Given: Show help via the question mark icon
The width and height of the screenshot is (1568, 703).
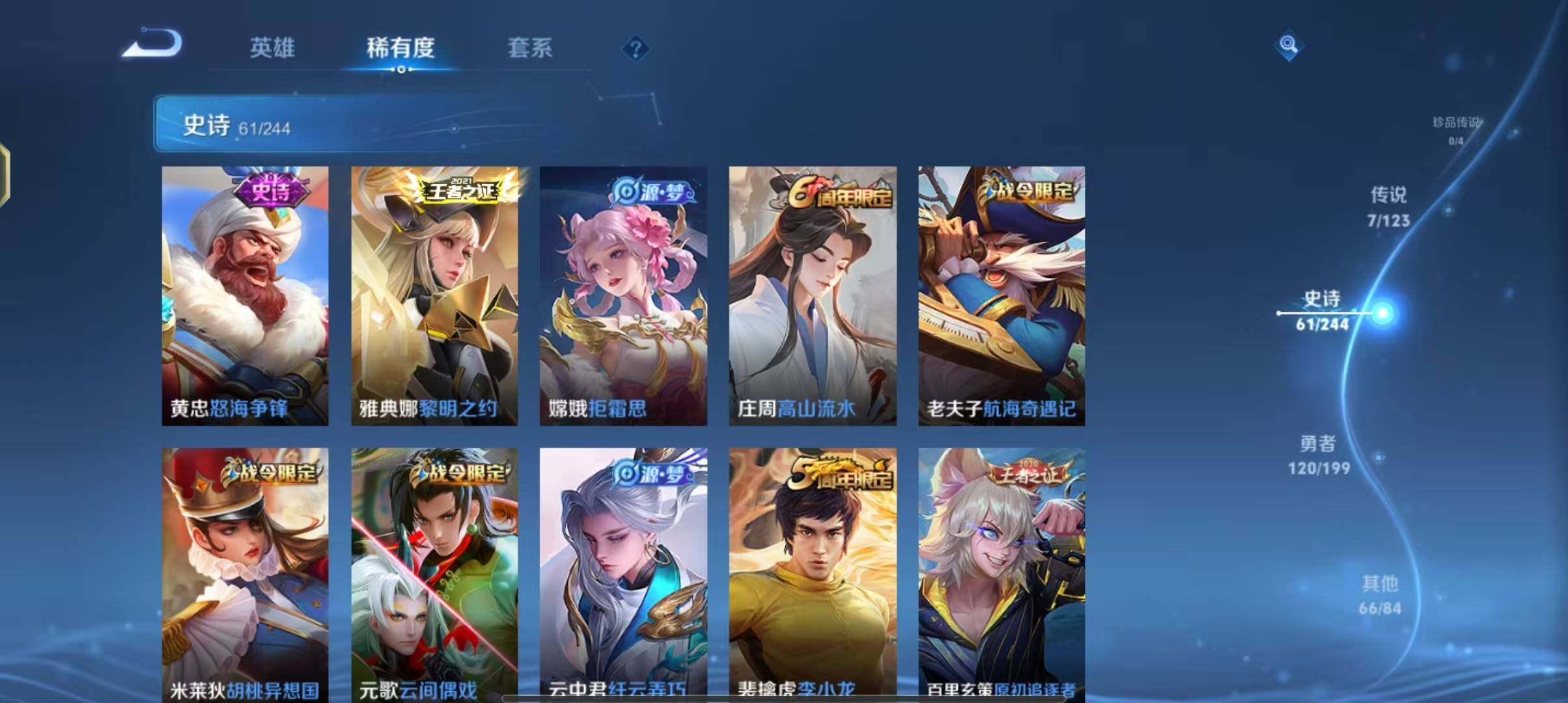Looking at the screenshot, I should pos(636,48).
